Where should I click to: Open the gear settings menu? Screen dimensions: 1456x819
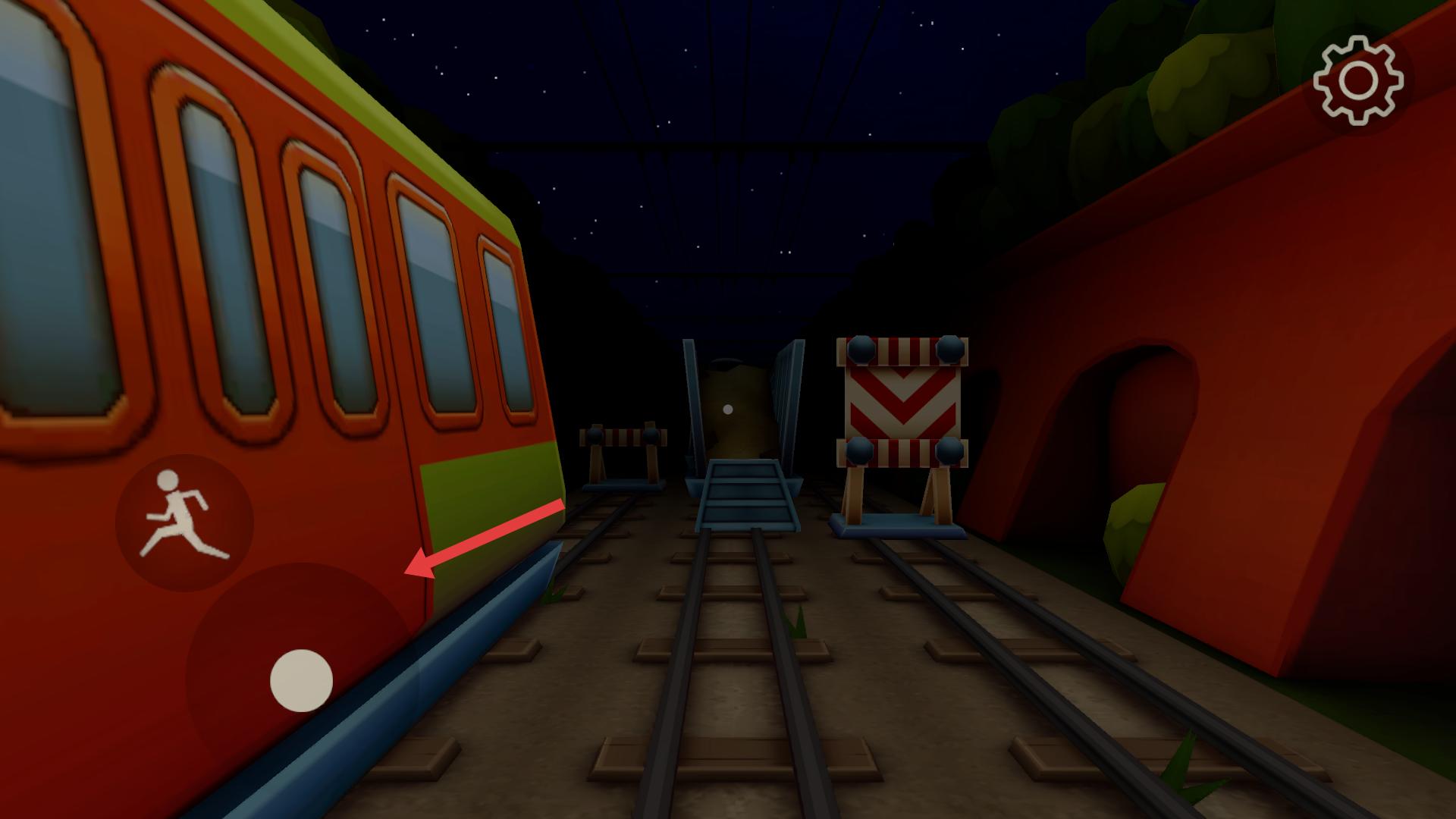[x=1358, y=80]
